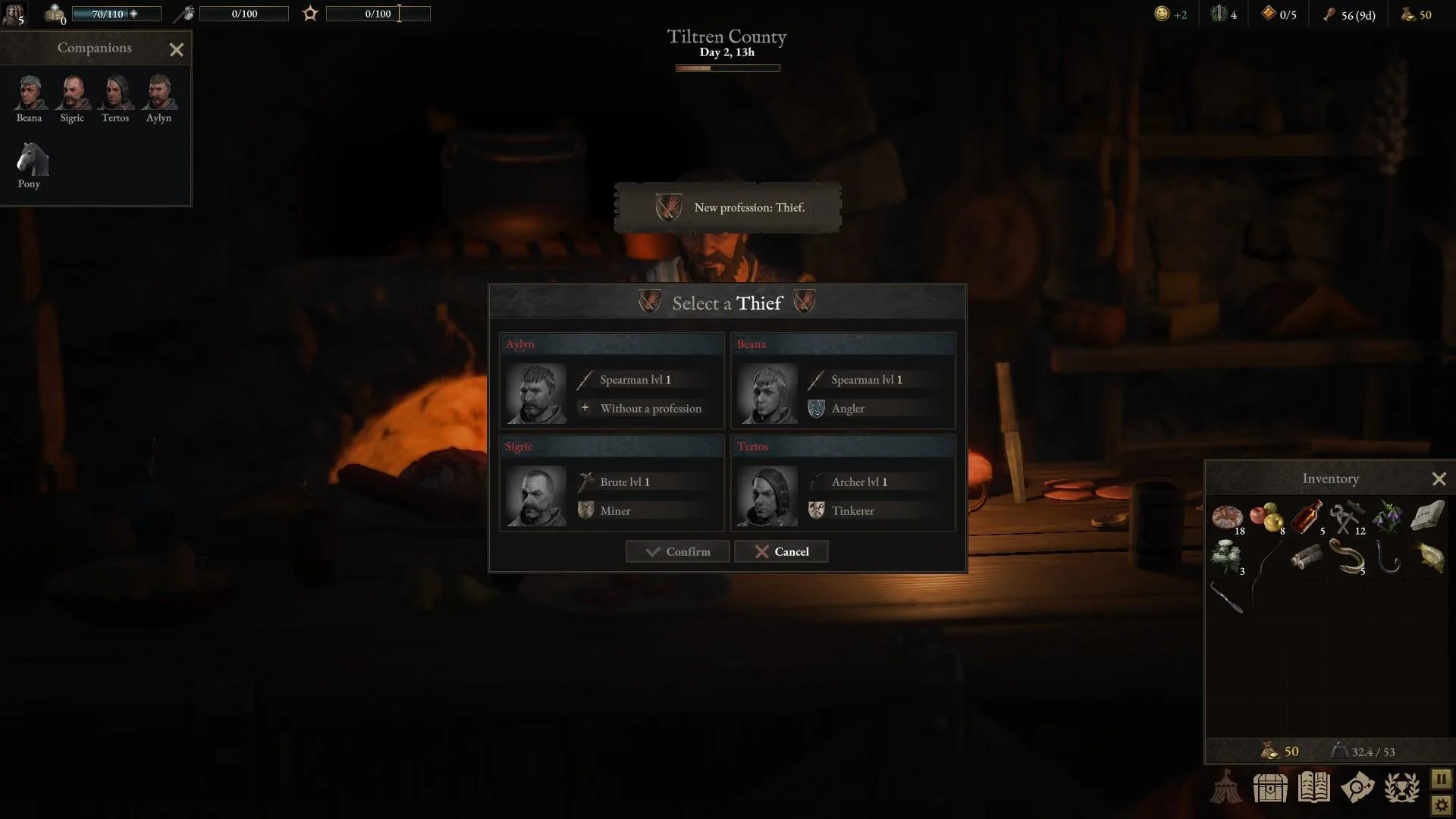
Task: Confirm the Thief selection
Action: point(677,552)
